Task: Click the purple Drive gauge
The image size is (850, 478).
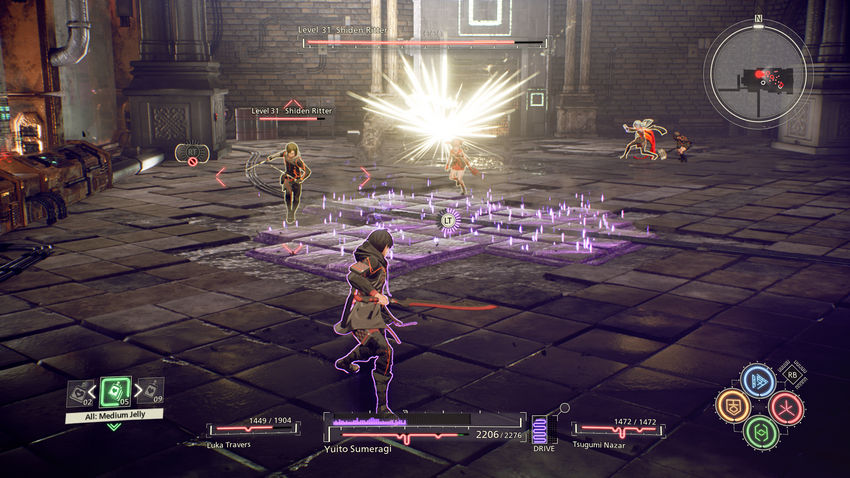Action: [543, 430]
